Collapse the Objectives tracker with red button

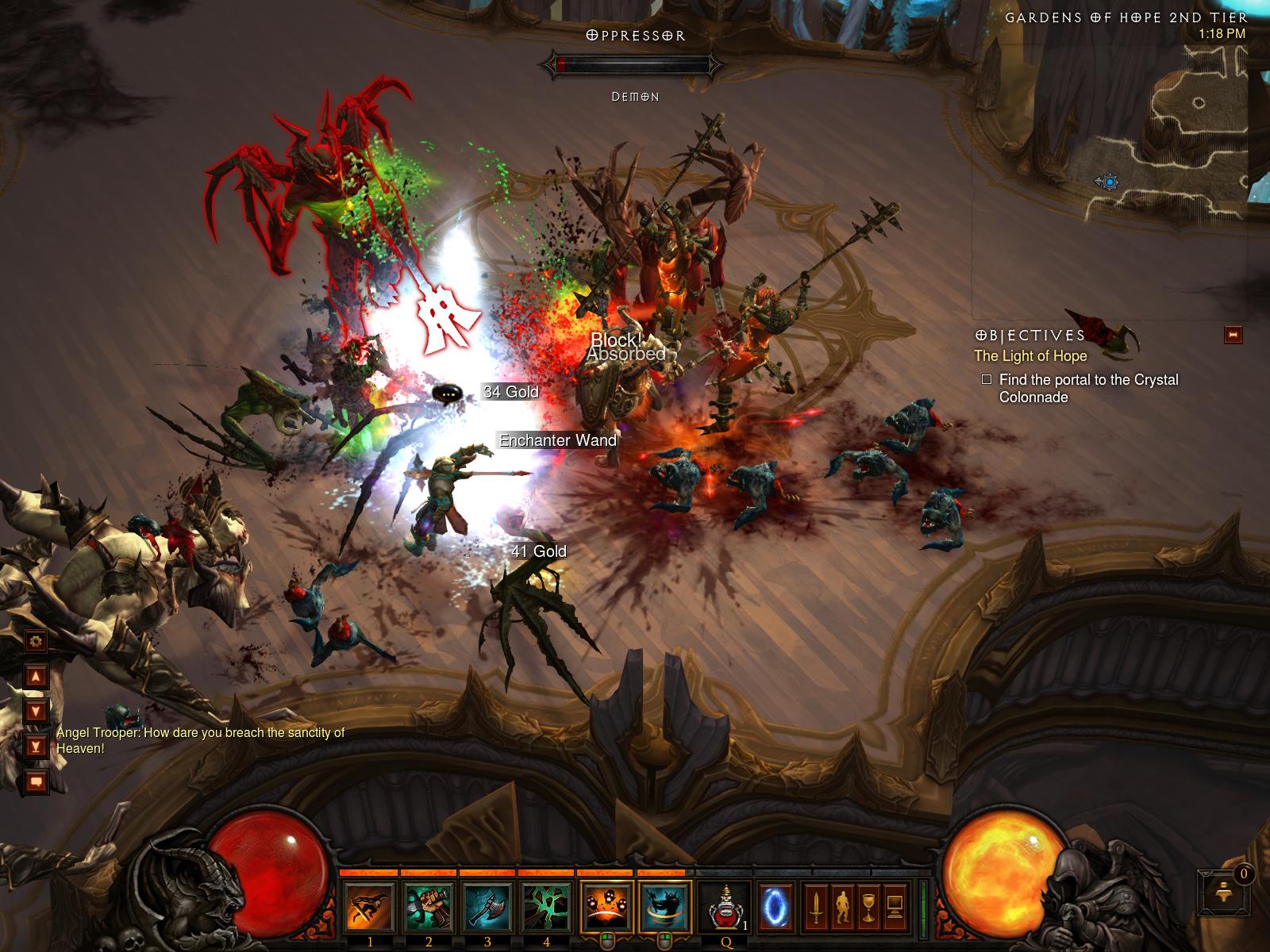click(1233, 335)
